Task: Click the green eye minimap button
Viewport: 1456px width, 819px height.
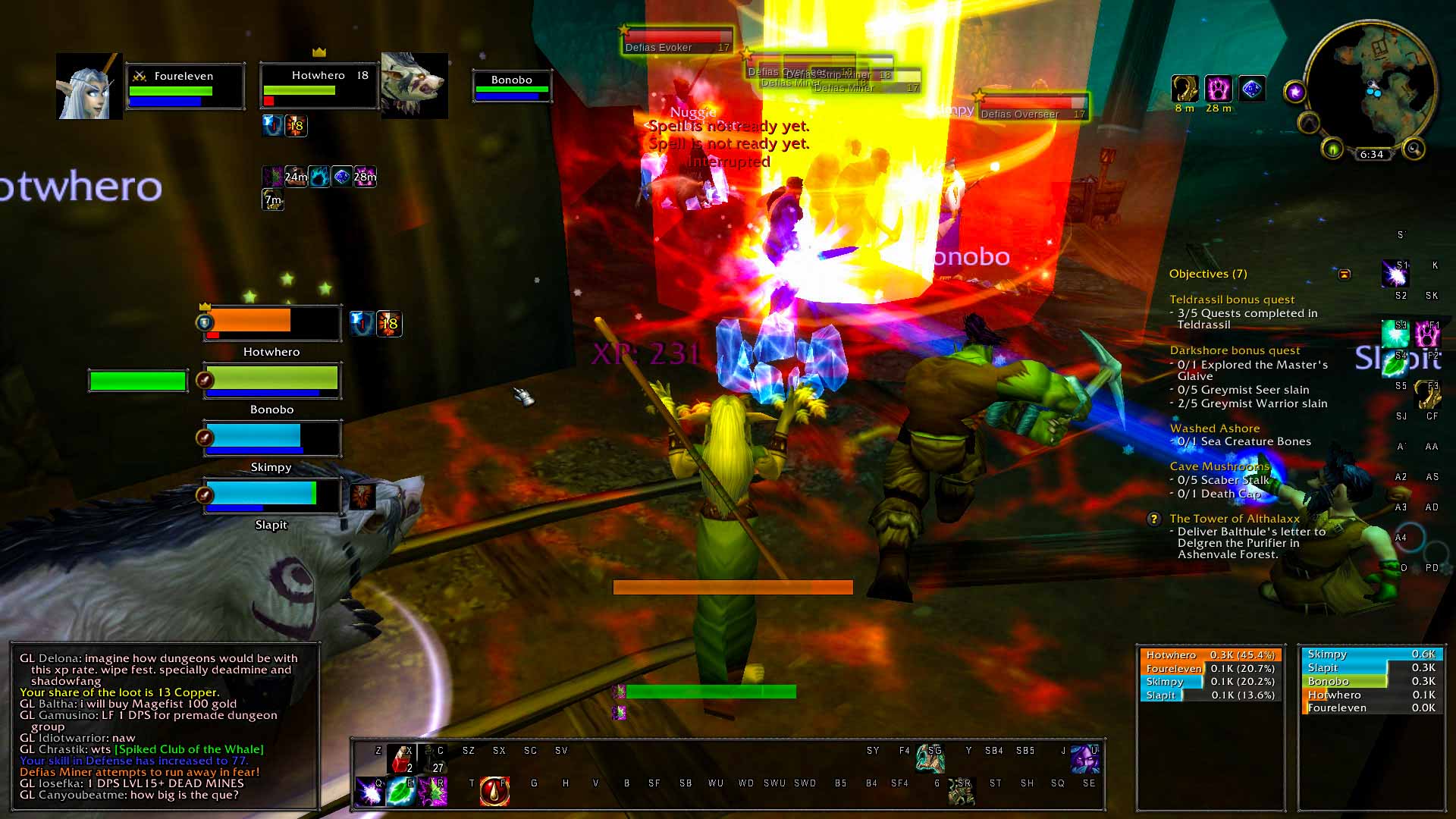Action: pyautogui.click(x=1332, y=149)
